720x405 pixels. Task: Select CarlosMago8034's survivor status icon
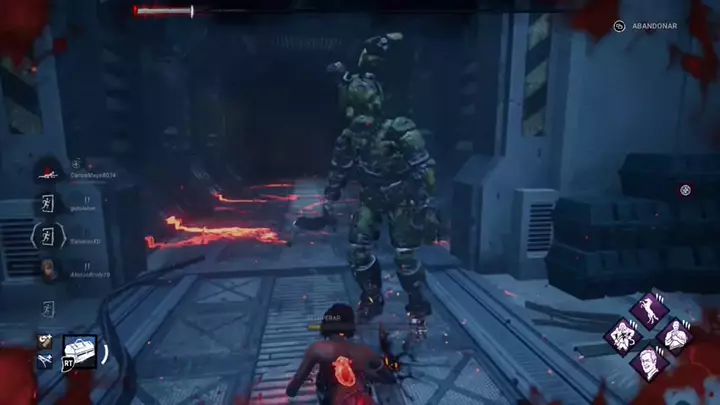tap(47, 172)
